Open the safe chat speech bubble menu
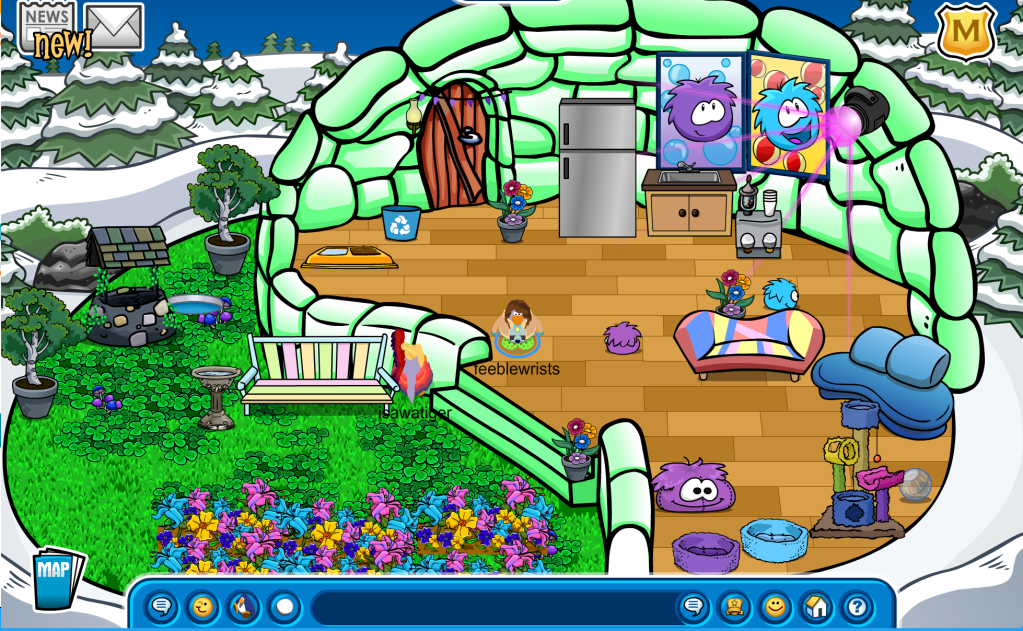Image resolution: width=1023 pixels, height=631 pixels. [x=161, y=606]
